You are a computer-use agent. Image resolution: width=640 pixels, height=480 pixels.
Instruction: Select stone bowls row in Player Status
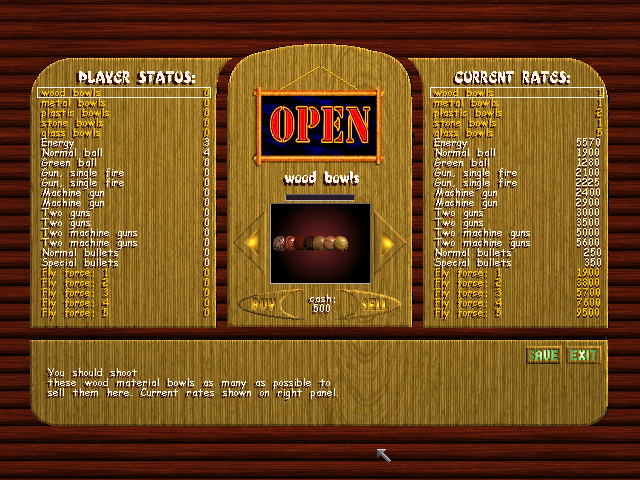click(125, 123)
